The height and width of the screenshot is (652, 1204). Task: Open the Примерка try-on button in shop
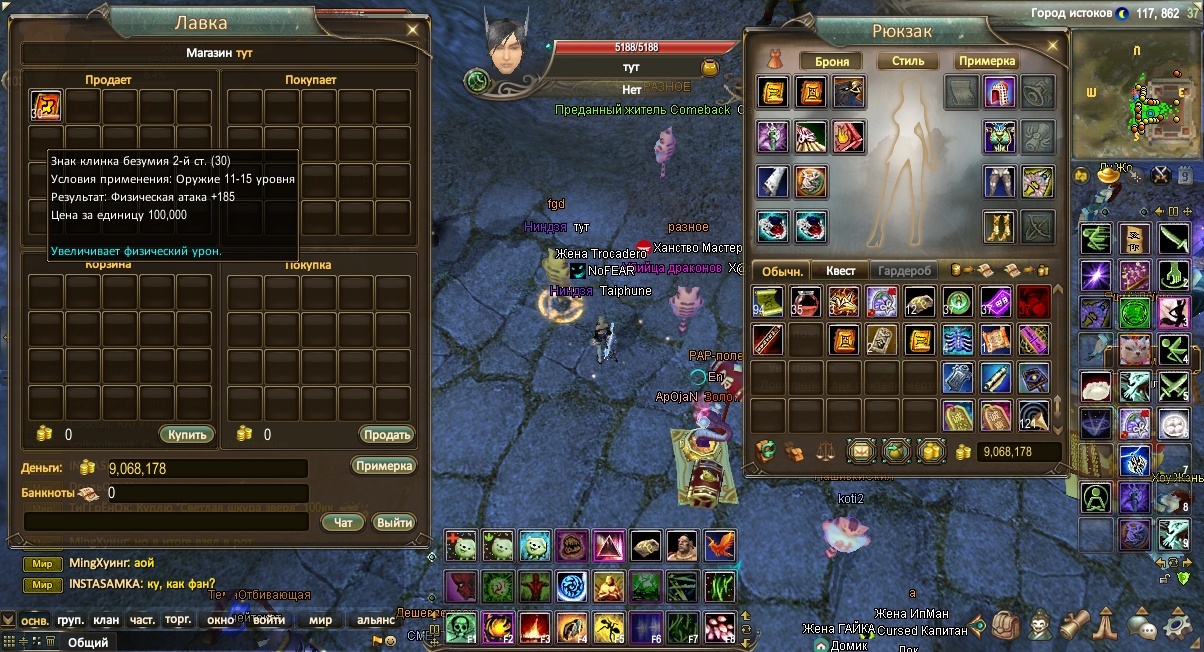383,466
